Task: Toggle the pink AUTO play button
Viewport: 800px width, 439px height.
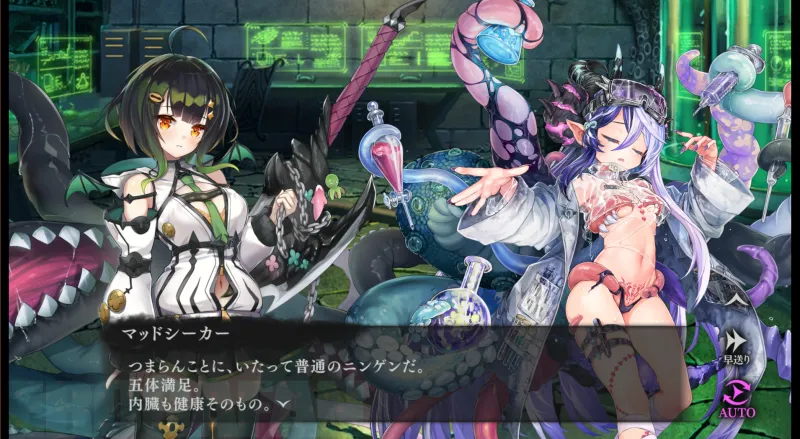Action: pos(736,394)
